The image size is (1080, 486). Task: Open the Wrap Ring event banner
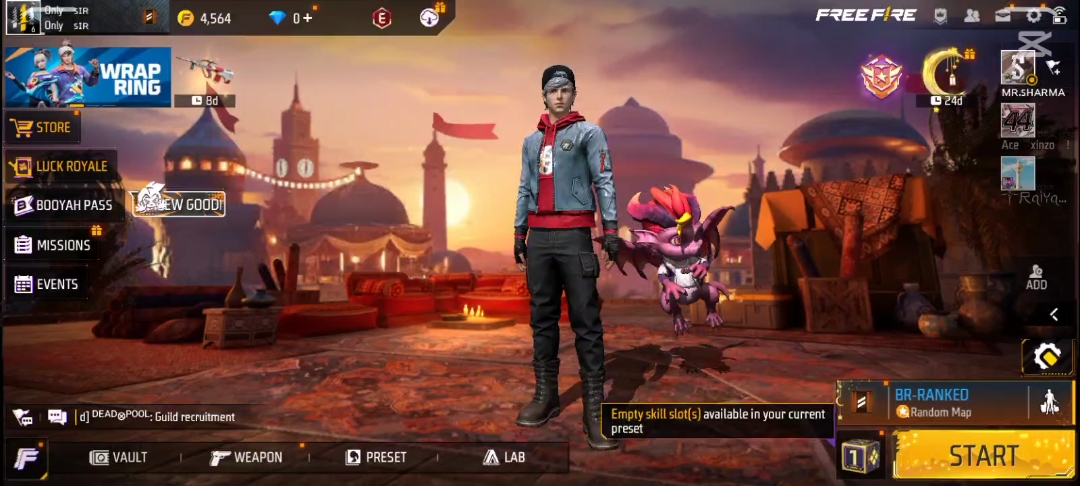coord(87,77)
